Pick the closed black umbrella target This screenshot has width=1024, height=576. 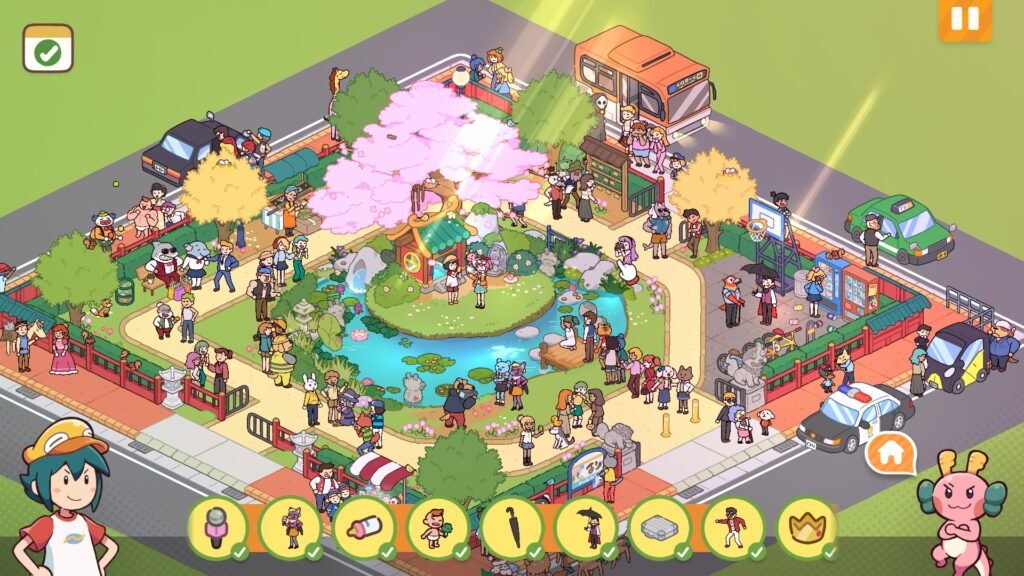[512, 526]
